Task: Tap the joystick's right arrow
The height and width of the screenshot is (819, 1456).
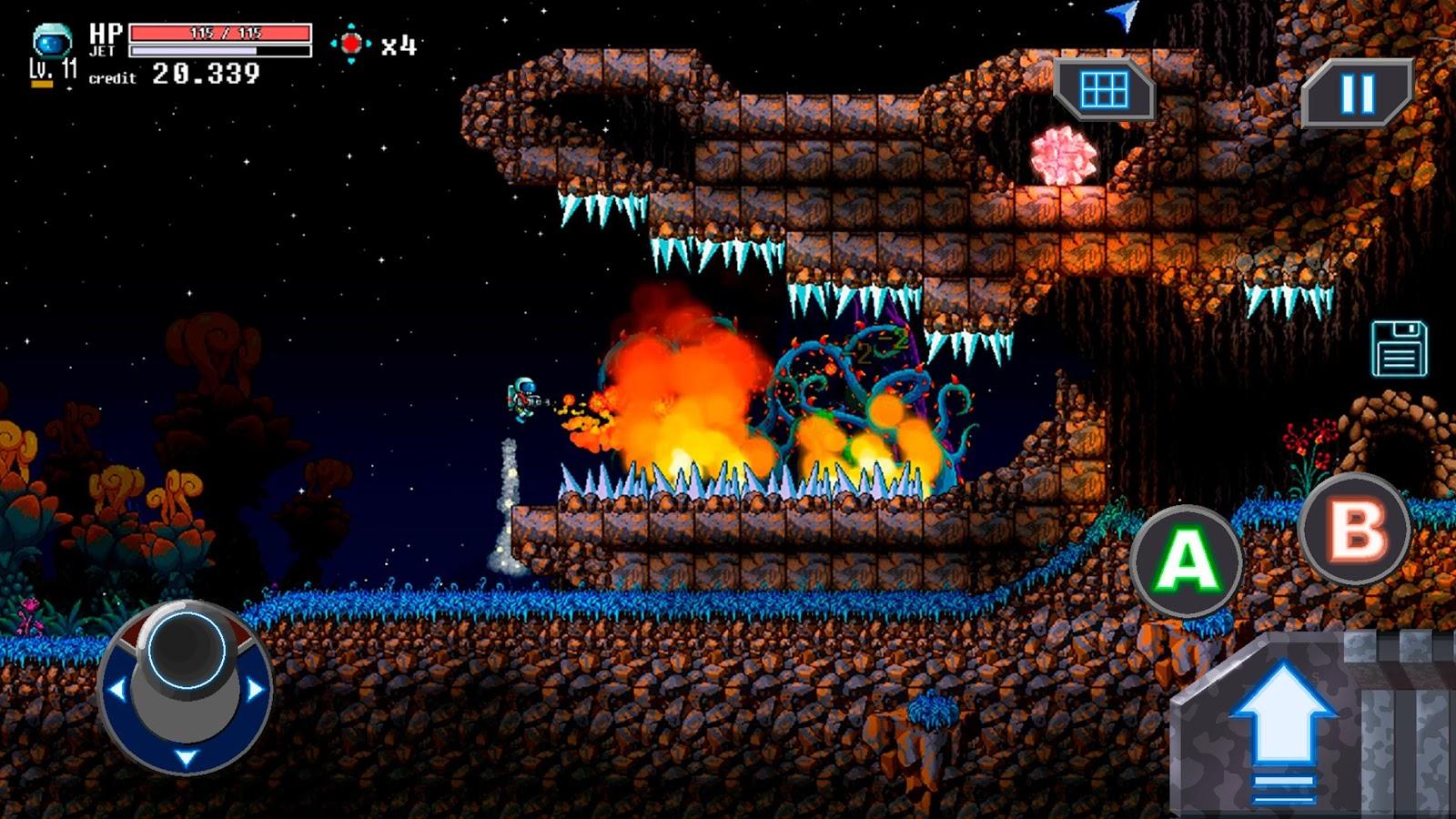Action: pos(256,689)
